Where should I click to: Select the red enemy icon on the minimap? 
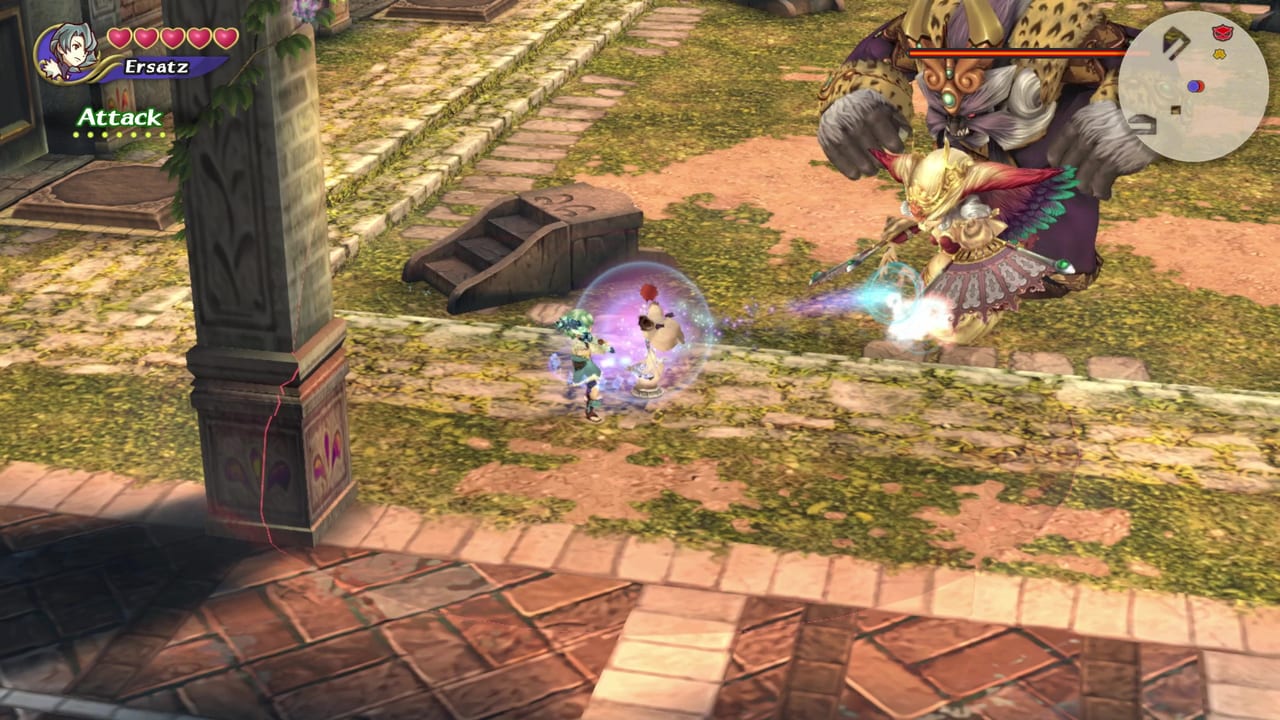pyautogui.click(x=1221, y=32)
